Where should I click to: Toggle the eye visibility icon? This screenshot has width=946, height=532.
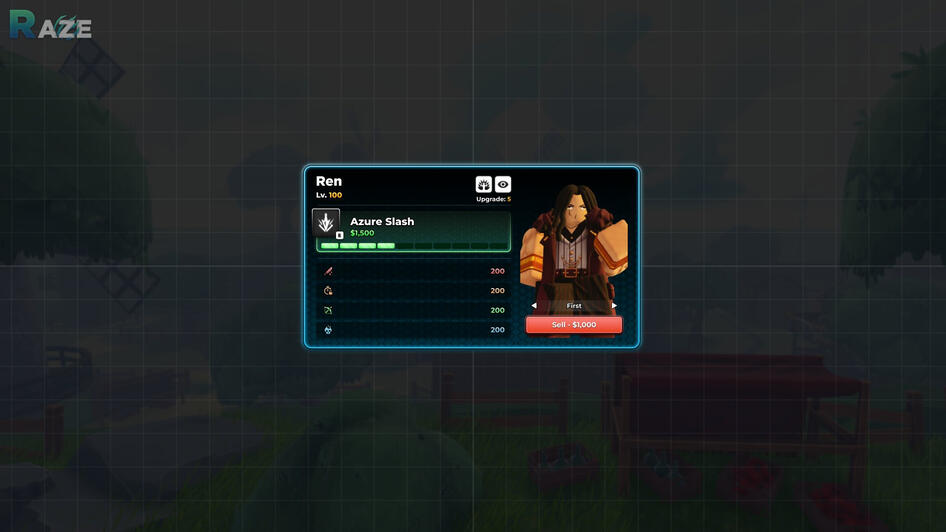coord(503,184)
